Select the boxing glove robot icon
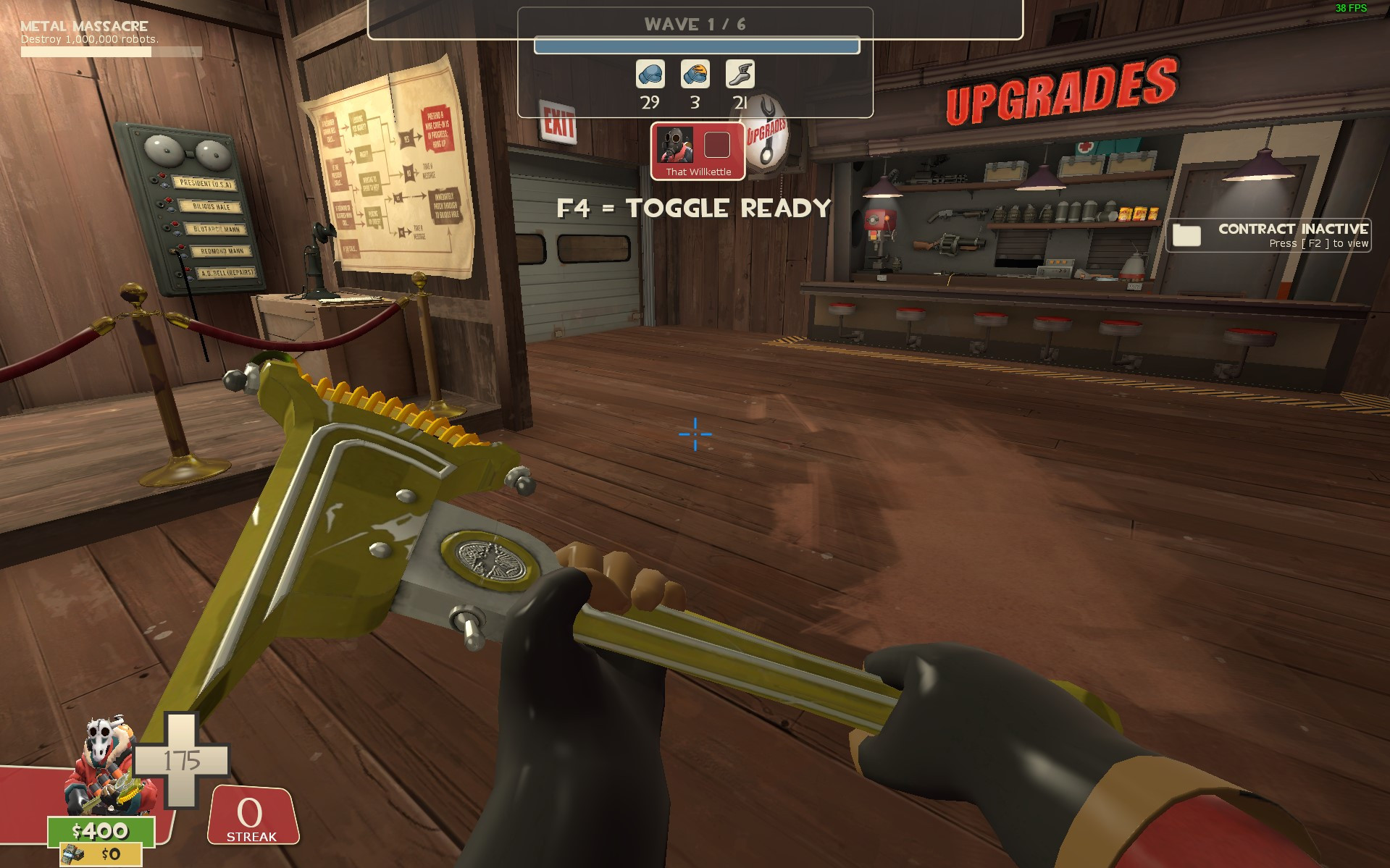Viewport: 1390px width, 868px height. click(650, 75)
